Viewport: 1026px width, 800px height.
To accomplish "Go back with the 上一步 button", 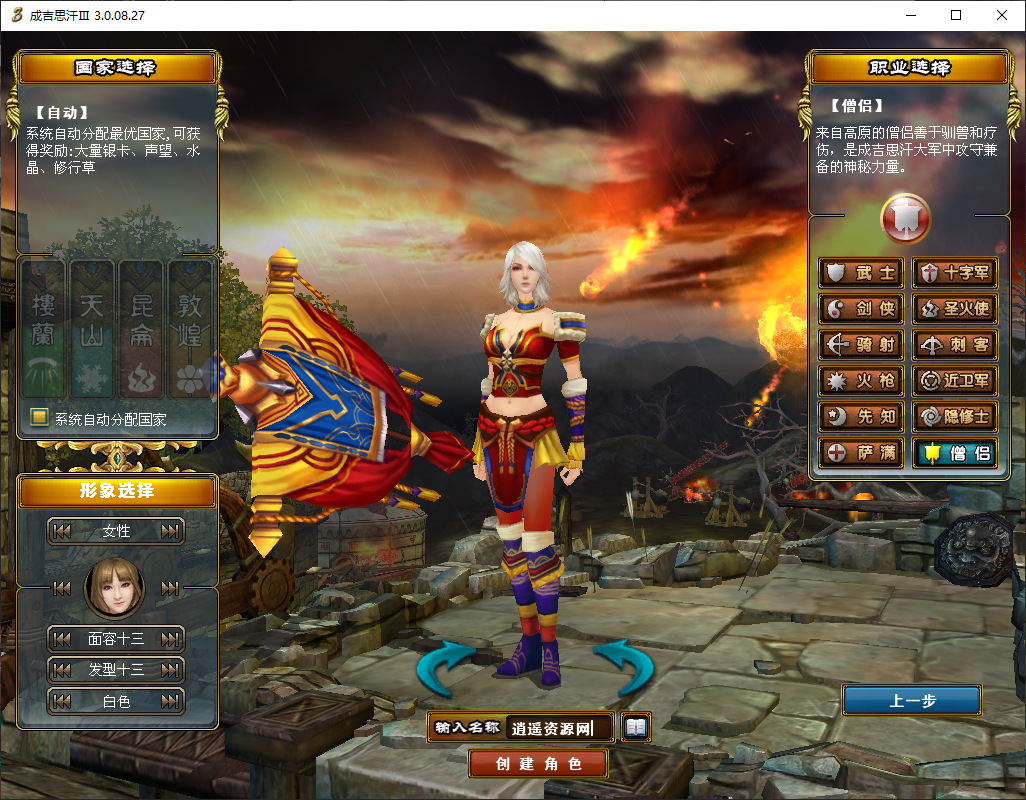I will [x=911, y=701].
